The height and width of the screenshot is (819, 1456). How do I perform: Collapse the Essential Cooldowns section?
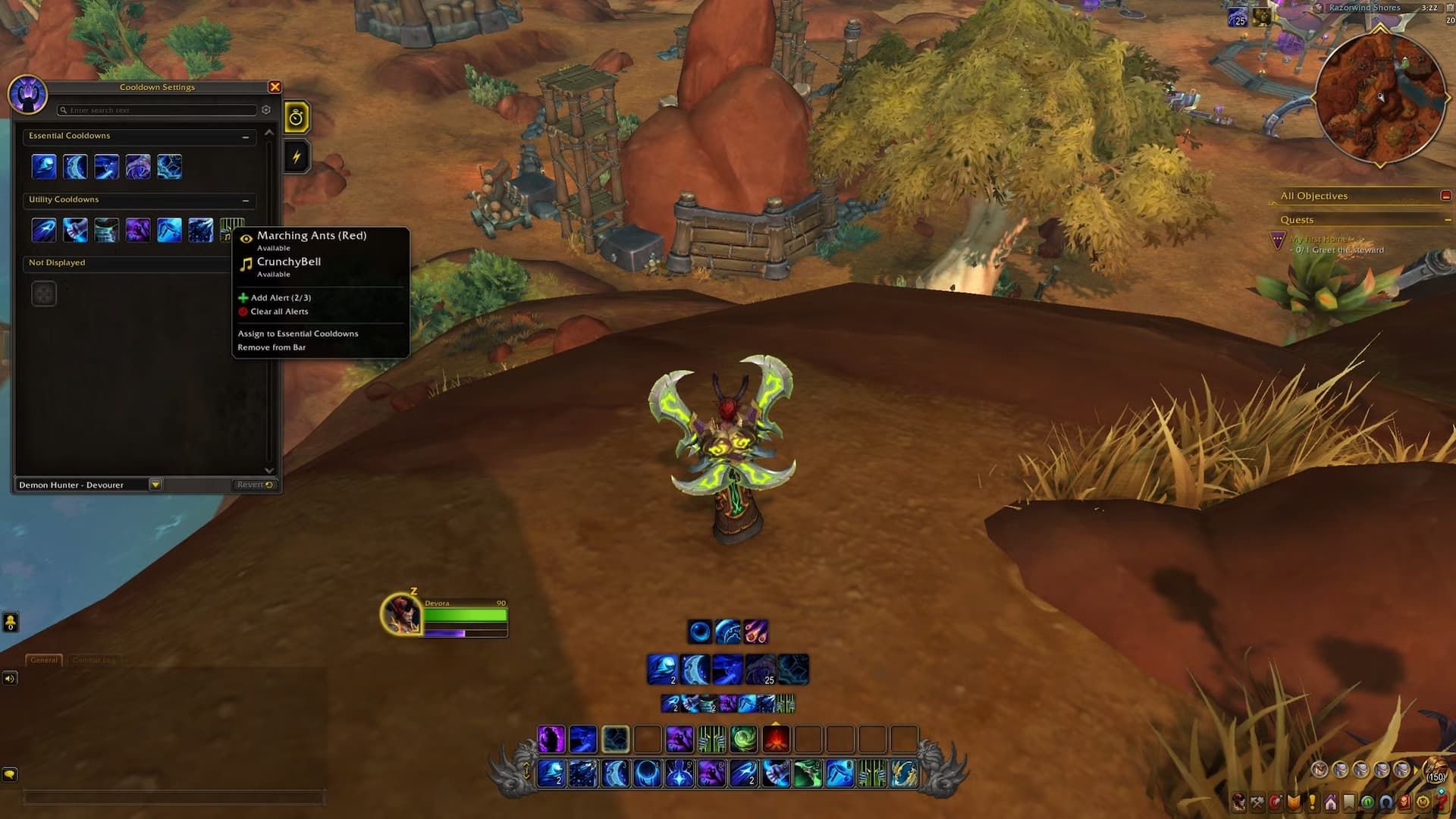[246, 137]
